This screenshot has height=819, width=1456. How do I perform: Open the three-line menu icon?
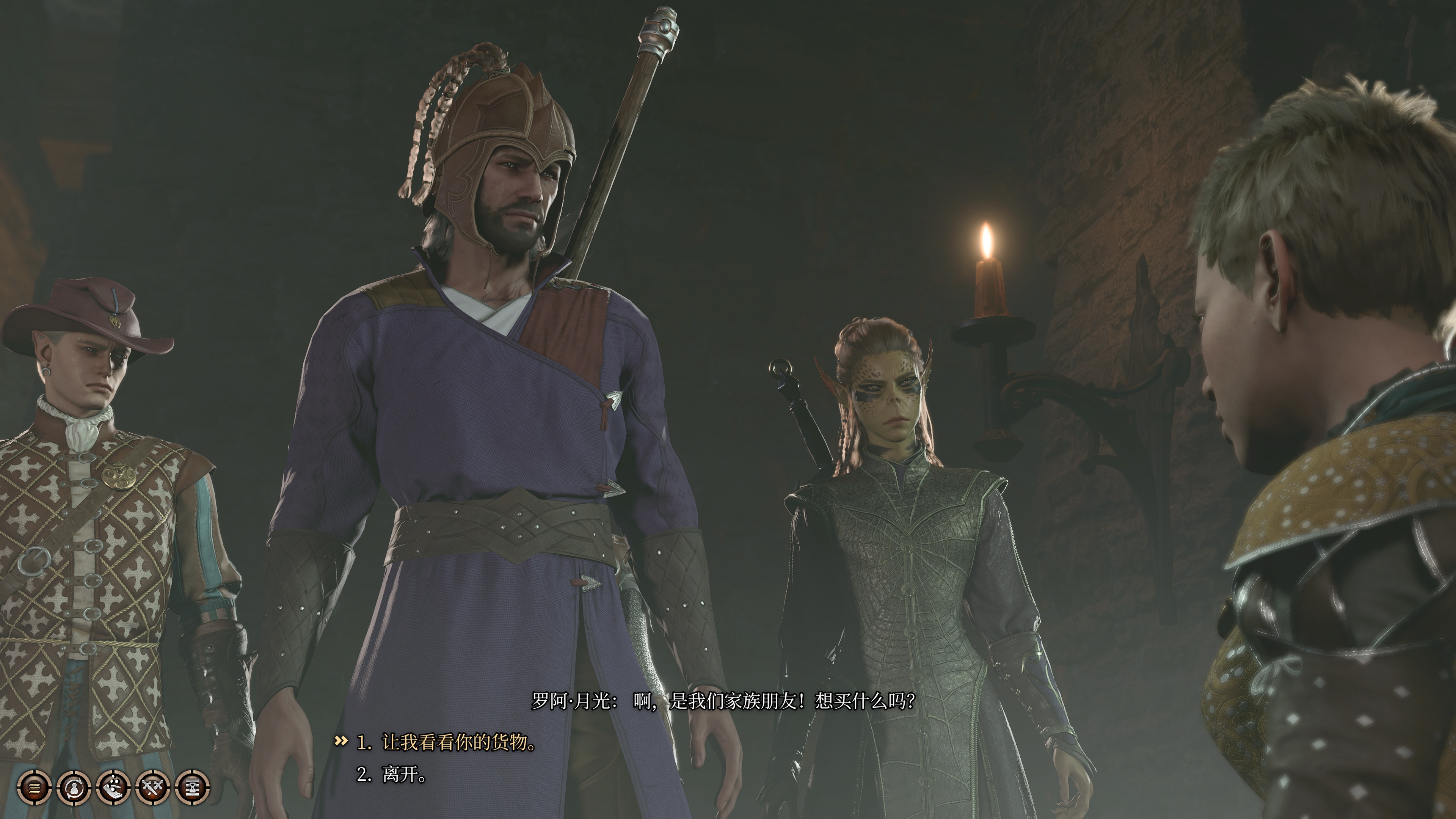coord(35,786)
